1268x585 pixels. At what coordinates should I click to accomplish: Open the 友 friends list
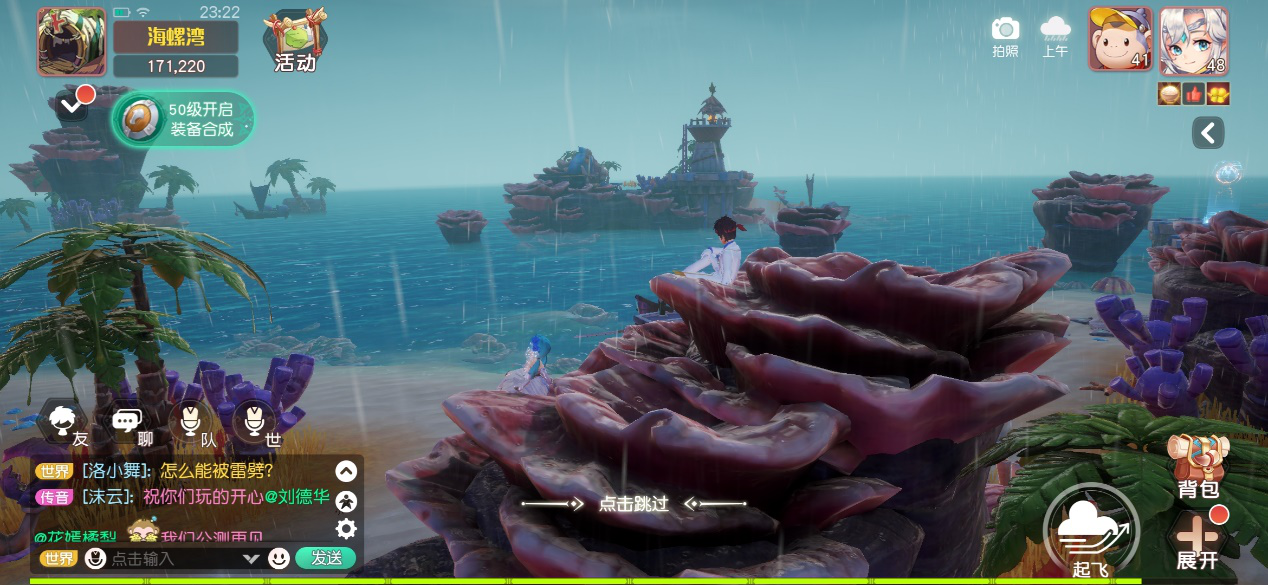(x=68, y=424)
